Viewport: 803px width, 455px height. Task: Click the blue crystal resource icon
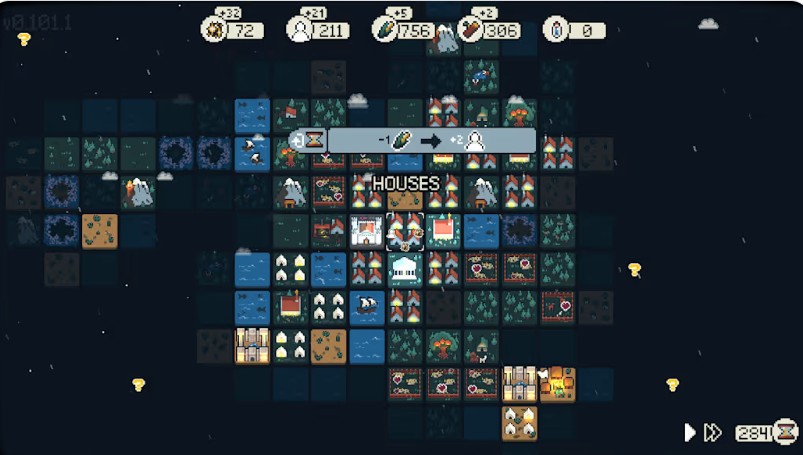tap(556, 29)
